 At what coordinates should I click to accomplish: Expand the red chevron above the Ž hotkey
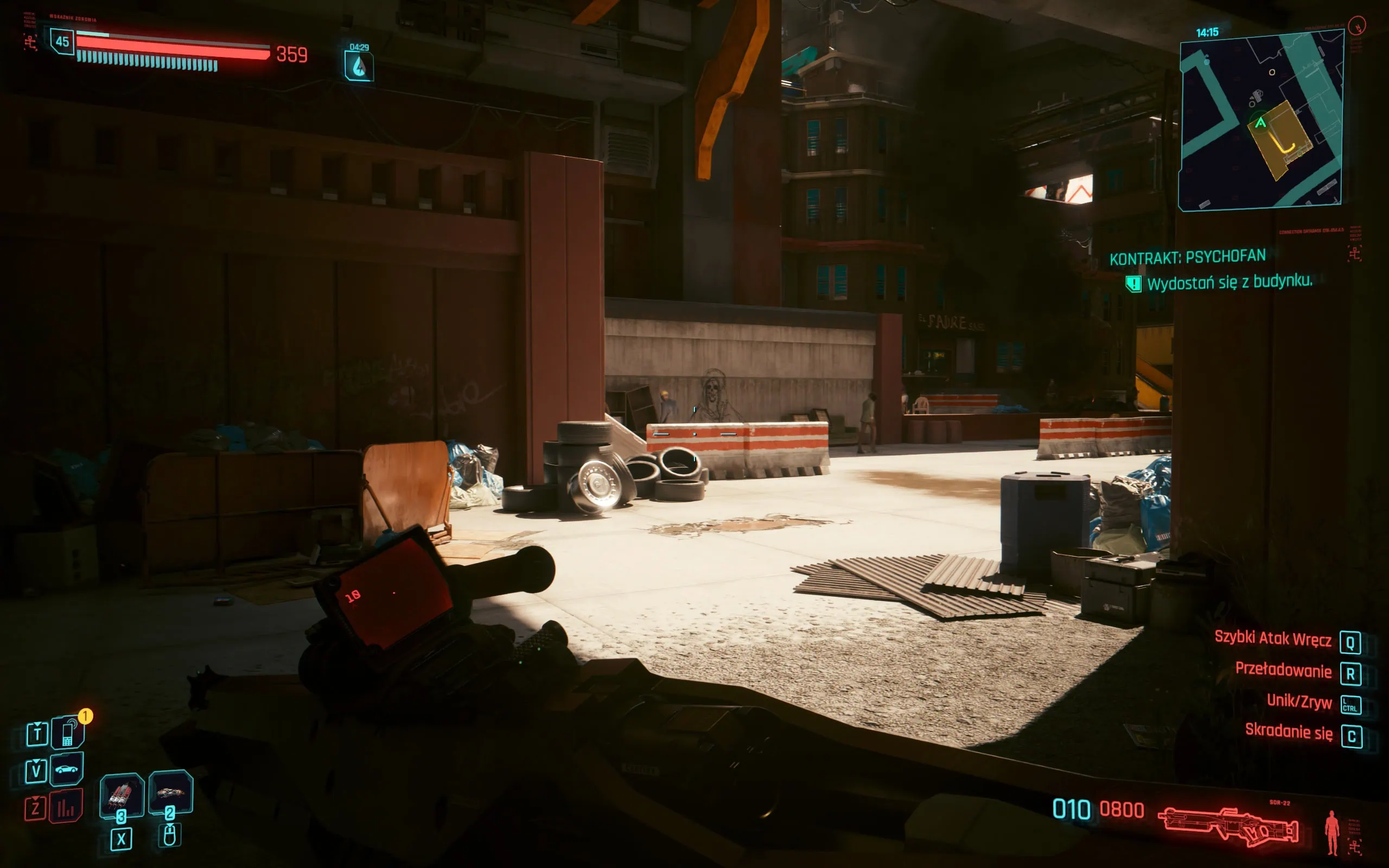tap(36, 798)
